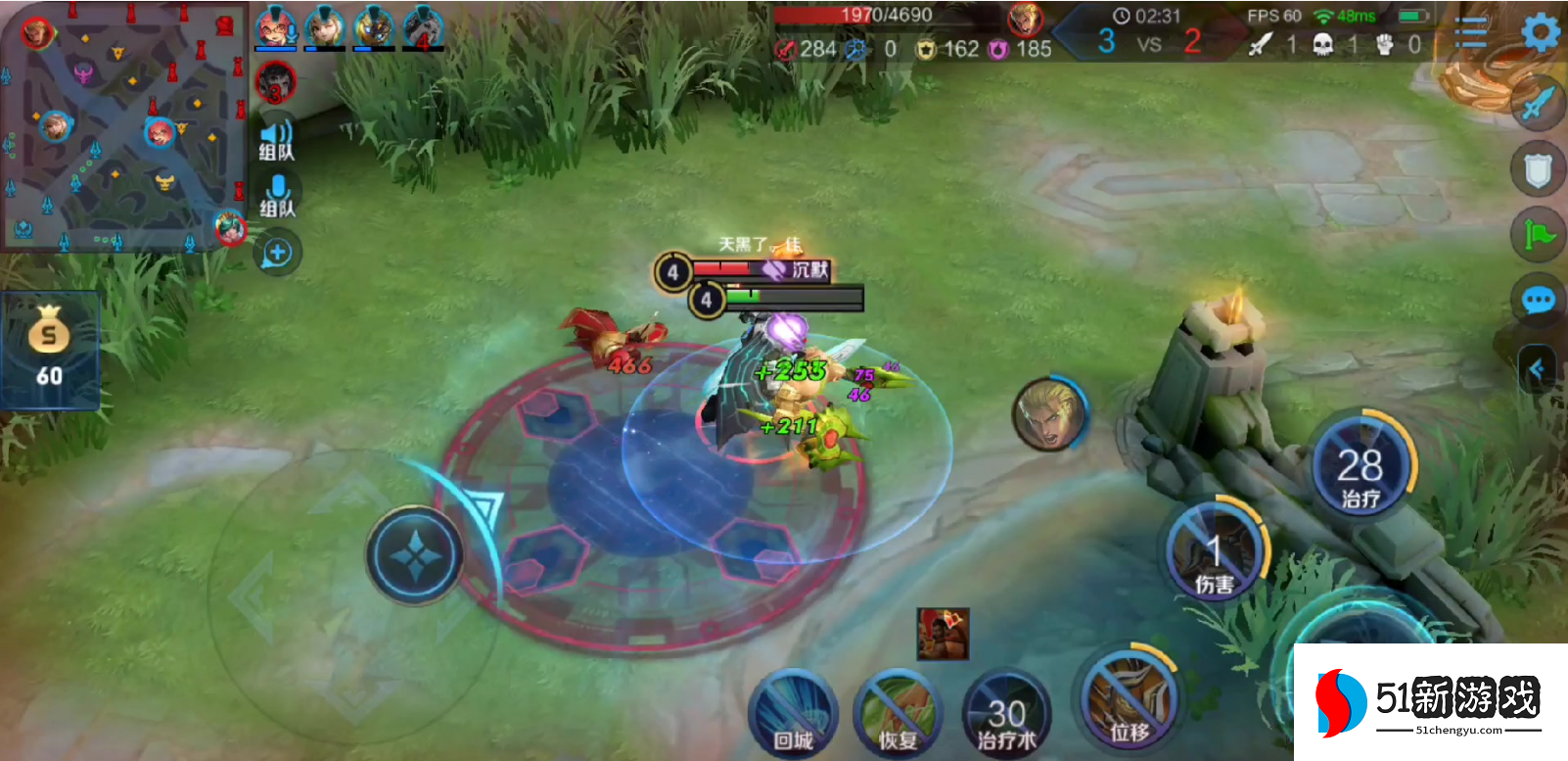Toggle the team speaker 组队 button
The image size is (1568, 761).
(x=276, y=138)
